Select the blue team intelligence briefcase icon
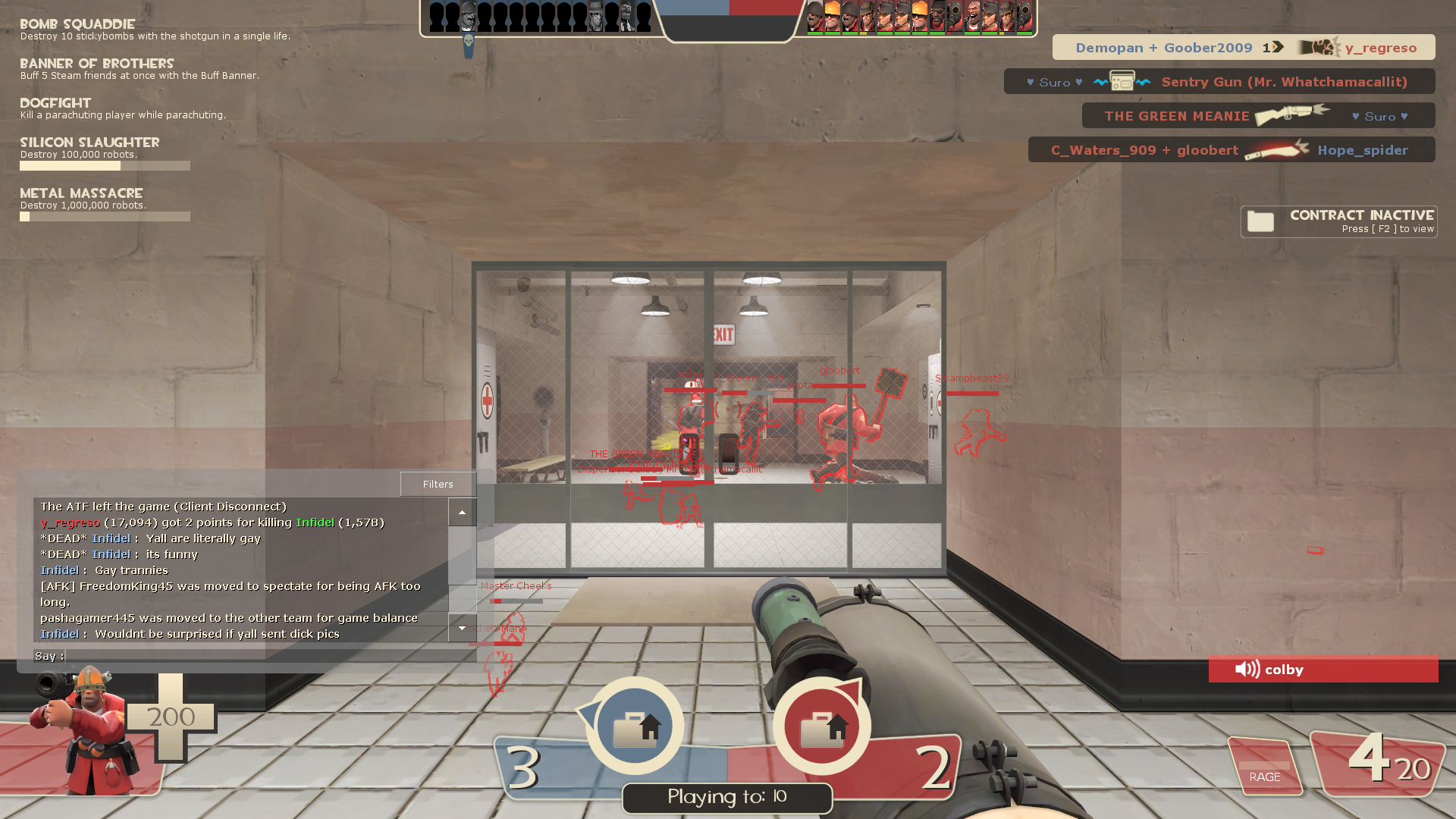 point(635,726)
